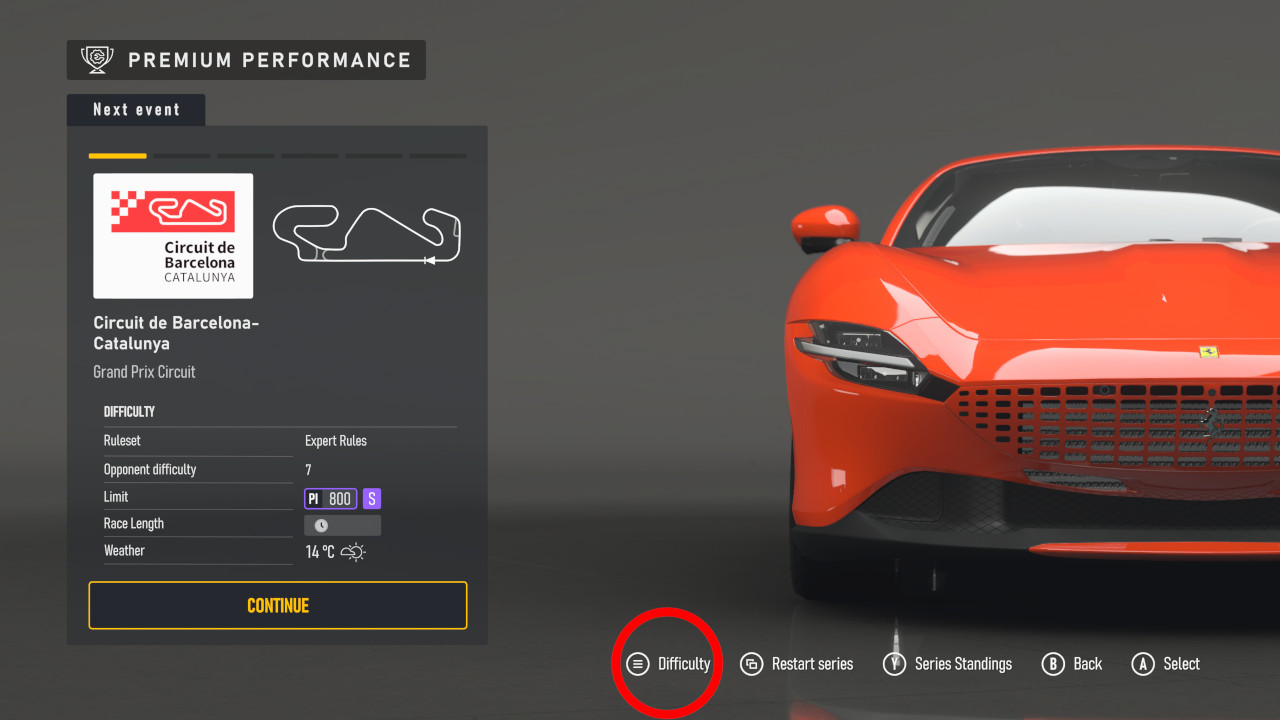Image resolution: width=1280 pixels, height=720 pixels.
Task: Click the Circuit de Barcelona-Catalunya title link
Action: point(176,333)
